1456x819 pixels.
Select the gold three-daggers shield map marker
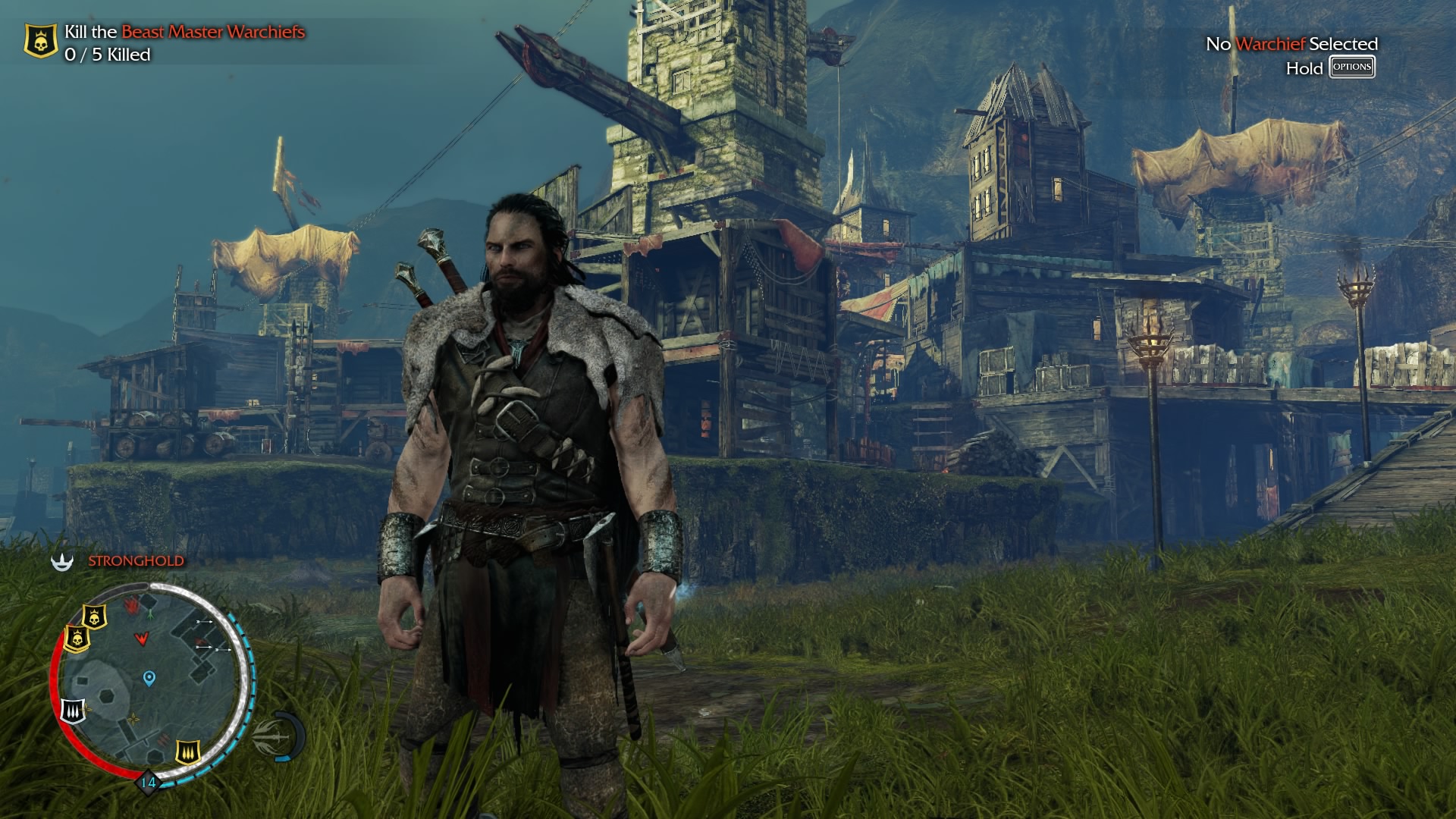click(x=187, y=752)
